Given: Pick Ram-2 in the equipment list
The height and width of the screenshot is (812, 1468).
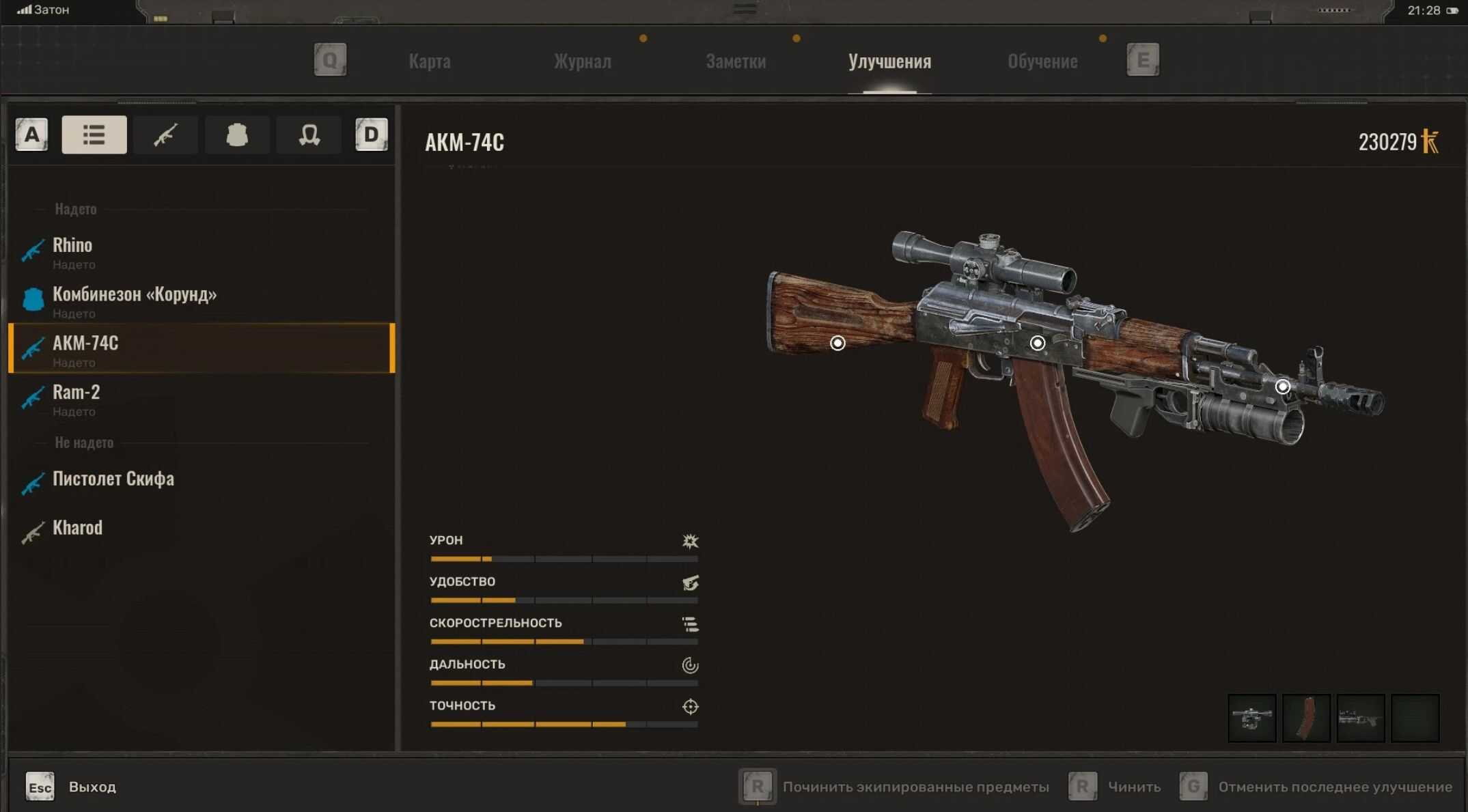Looking at the screenshot, I should [x=76, y=399].
